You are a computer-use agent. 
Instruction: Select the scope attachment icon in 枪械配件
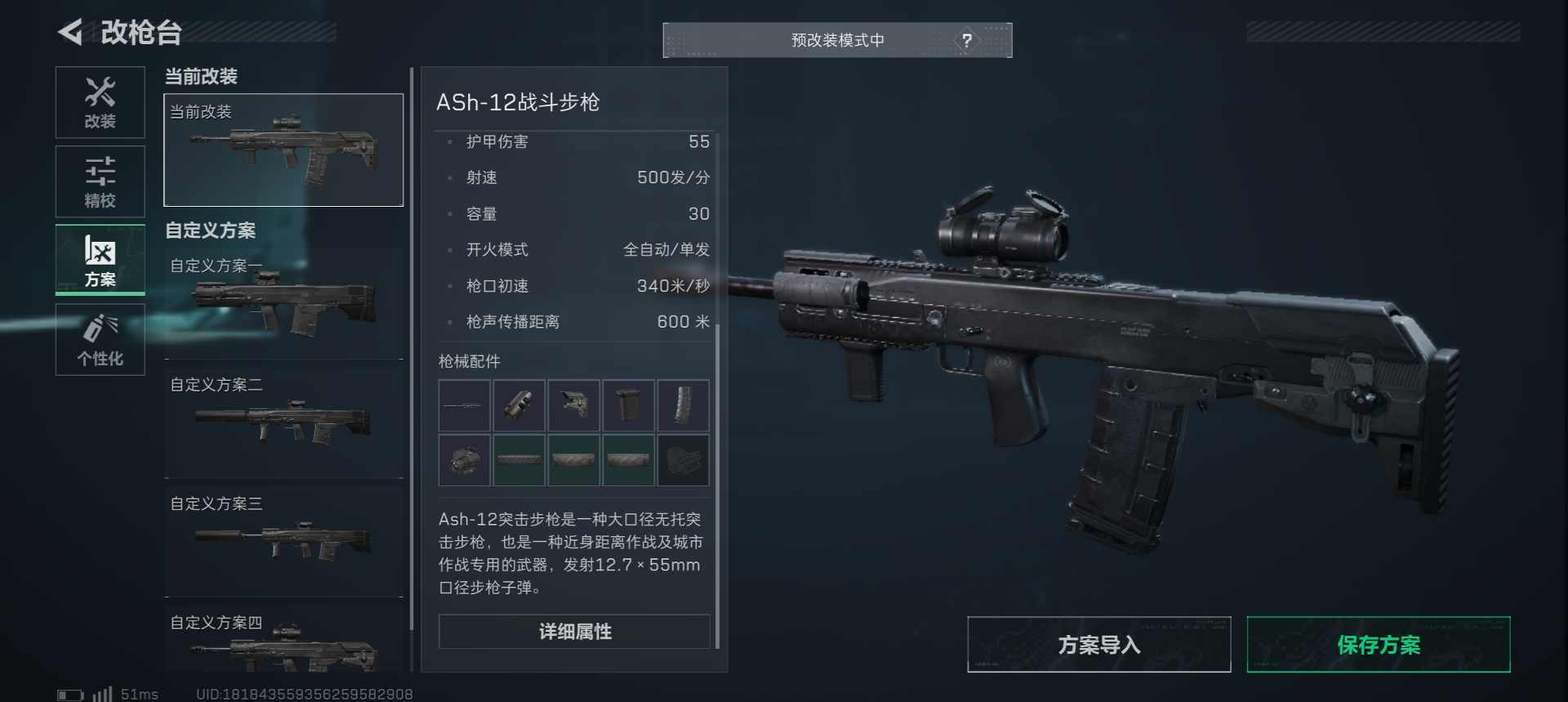[x=464, y=460]
